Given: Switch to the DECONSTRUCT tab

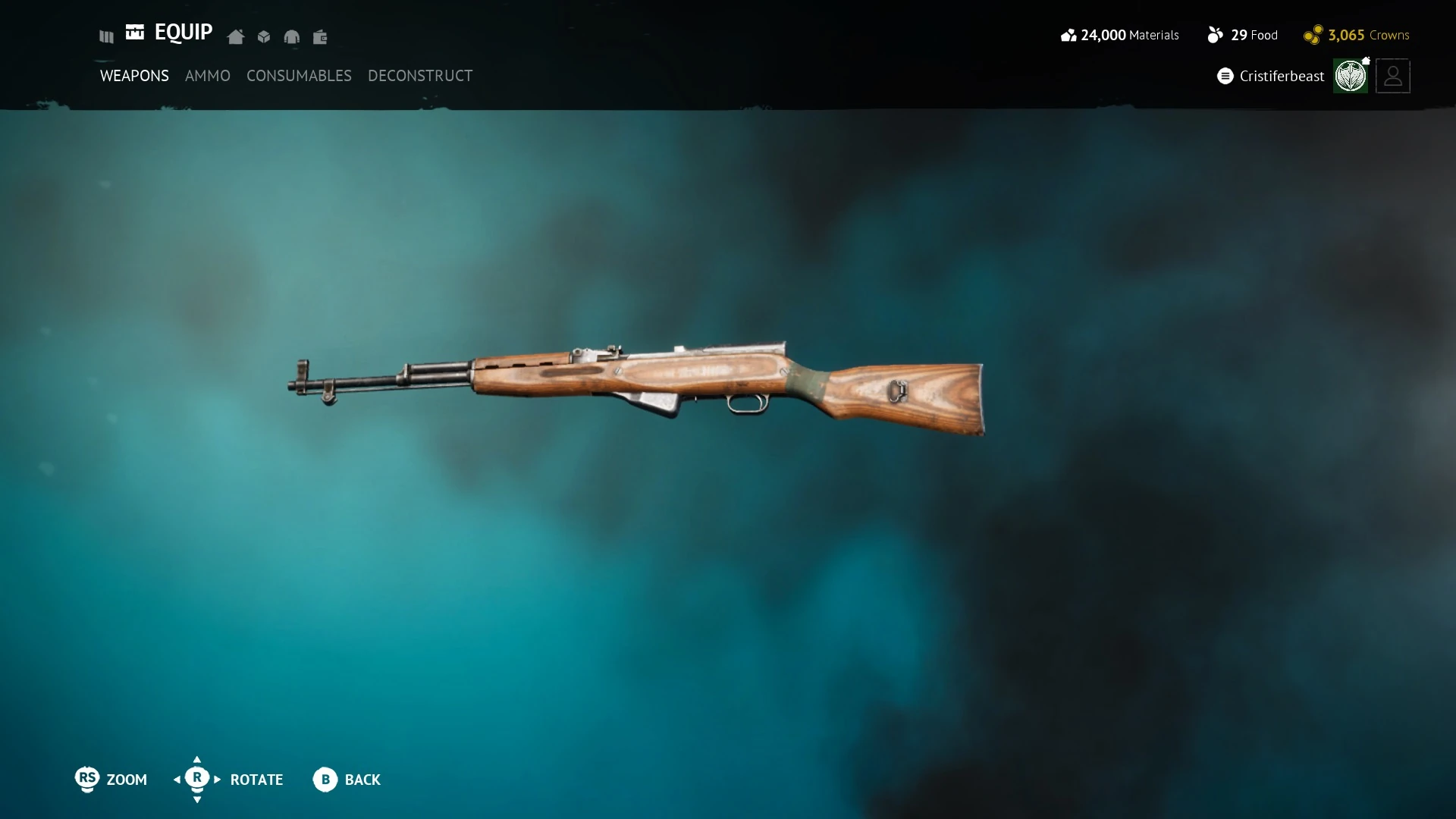Looking at the screenshot, I should (419, 76).
